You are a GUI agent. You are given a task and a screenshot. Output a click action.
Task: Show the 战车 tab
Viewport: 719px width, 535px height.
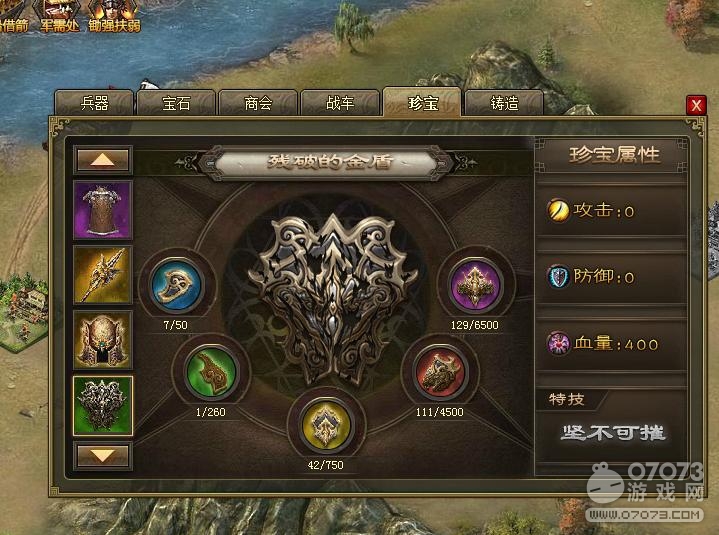pos(340,103)
